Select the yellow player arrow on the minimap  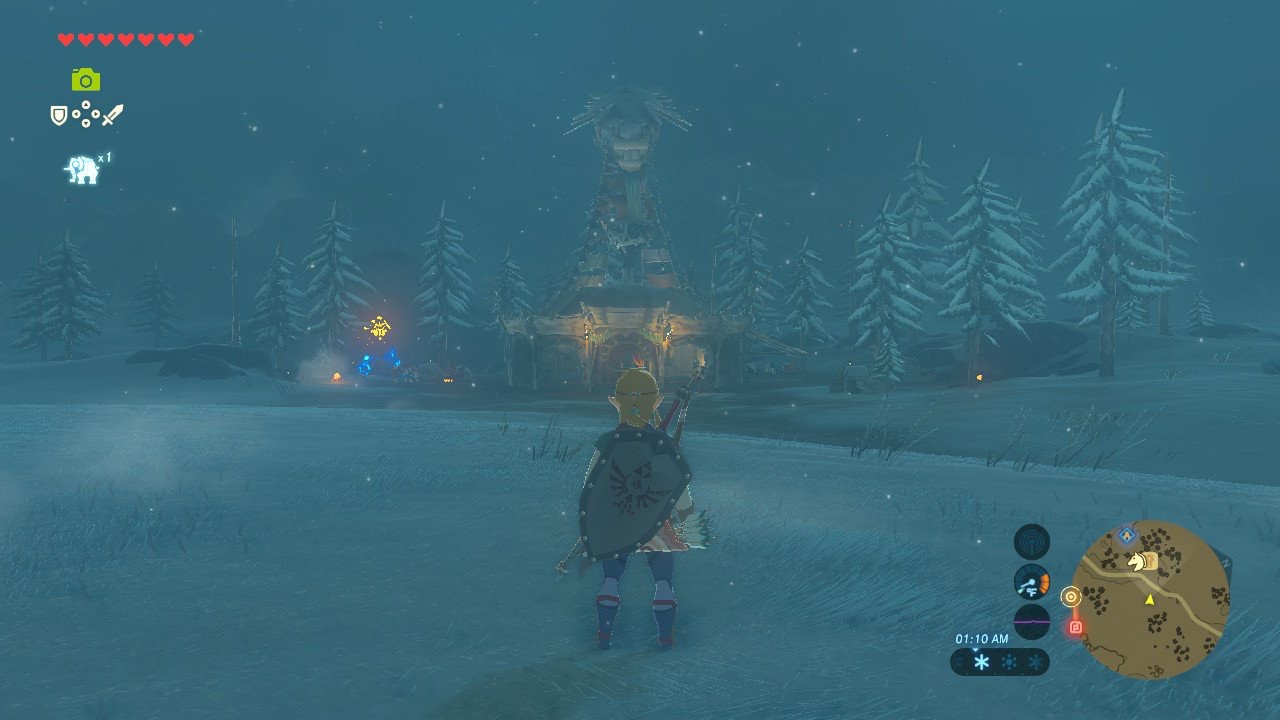click(1150, 601)
